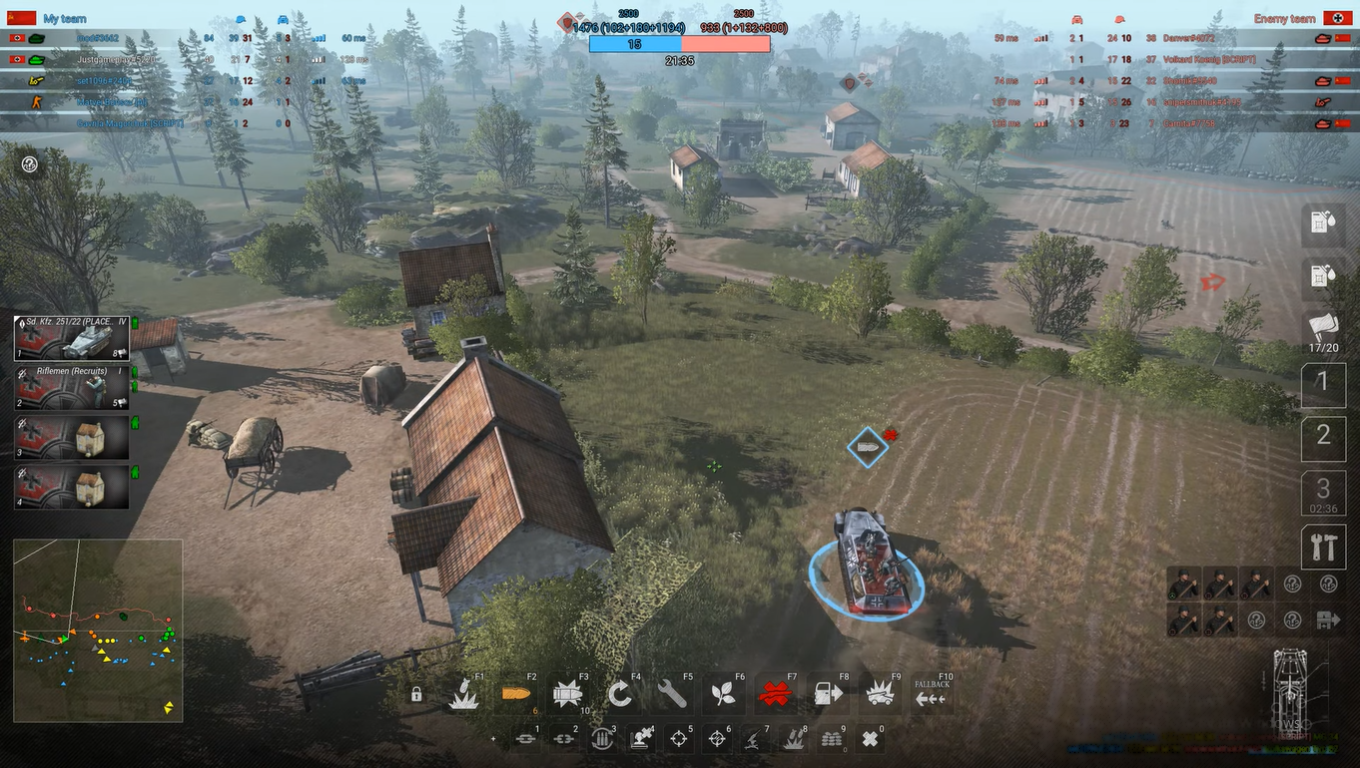Expand the Sd. Kfz. 251/22 squad card
Screen dimensions: 1360x768
pyautogui.click(x=72, y=338)
